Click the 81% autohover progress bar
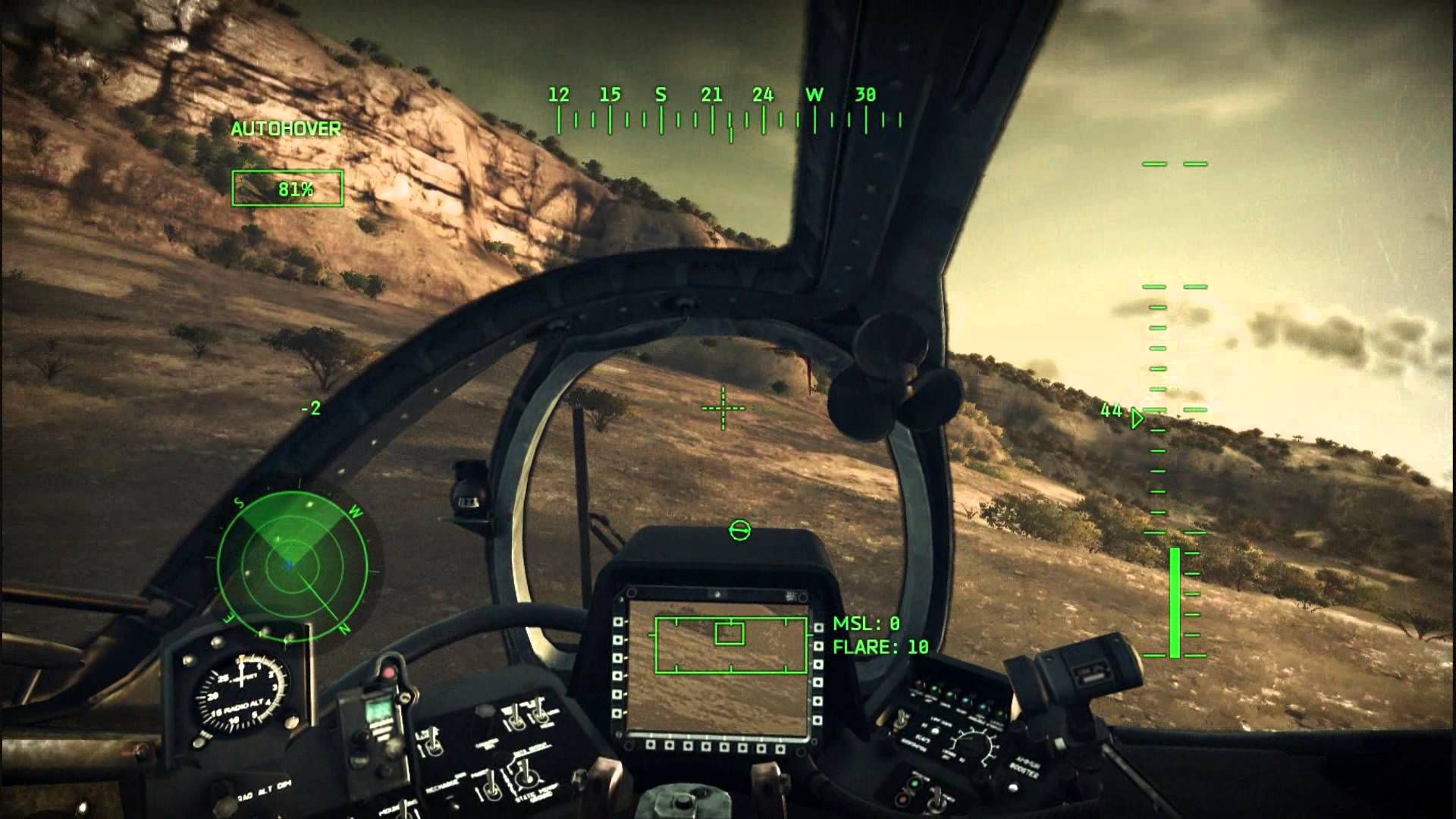Screen dimensions: 1456x819 coord(286,187)
